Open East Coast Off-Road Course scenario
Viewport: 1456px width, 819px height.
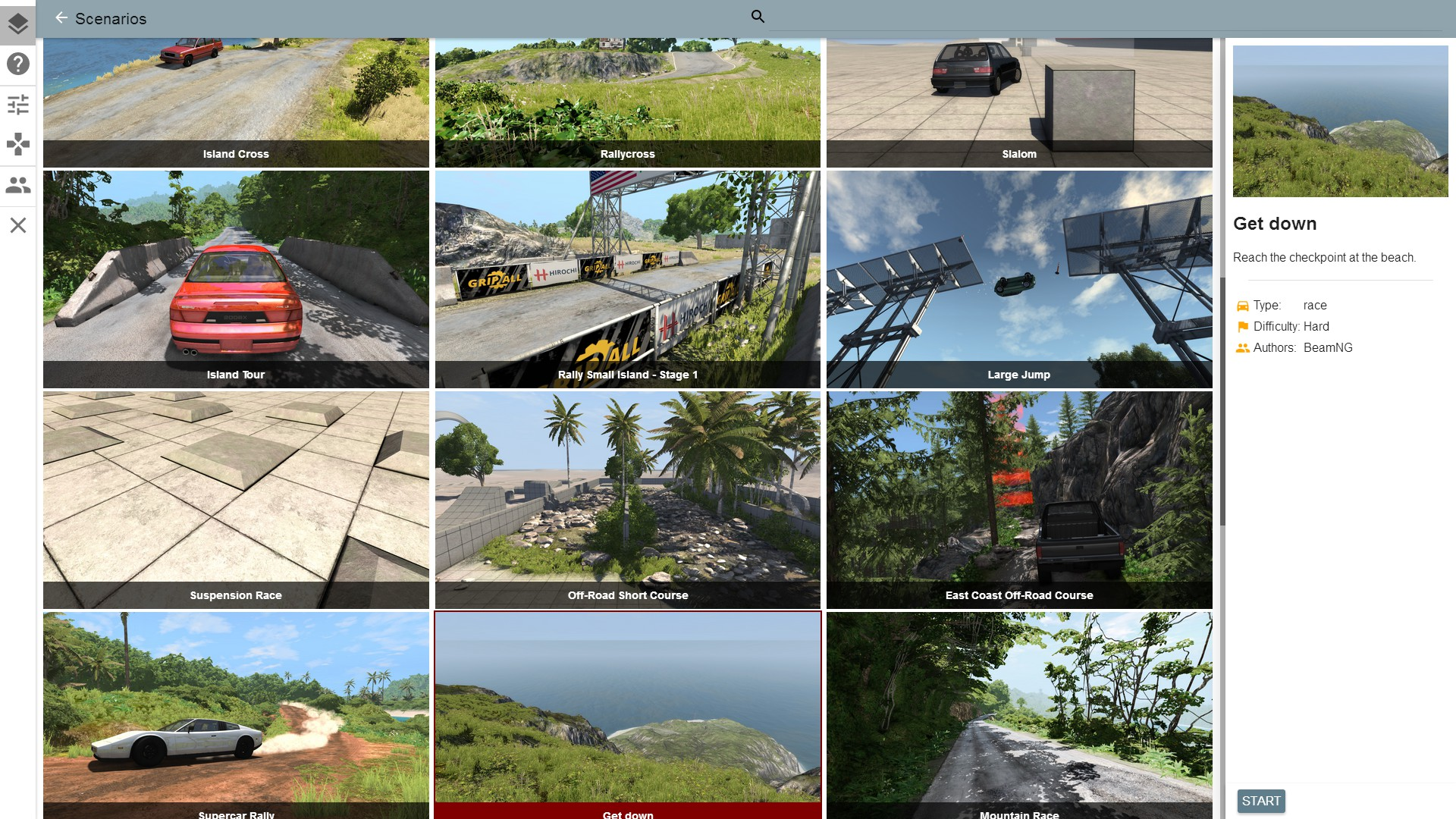point(1018,500)
